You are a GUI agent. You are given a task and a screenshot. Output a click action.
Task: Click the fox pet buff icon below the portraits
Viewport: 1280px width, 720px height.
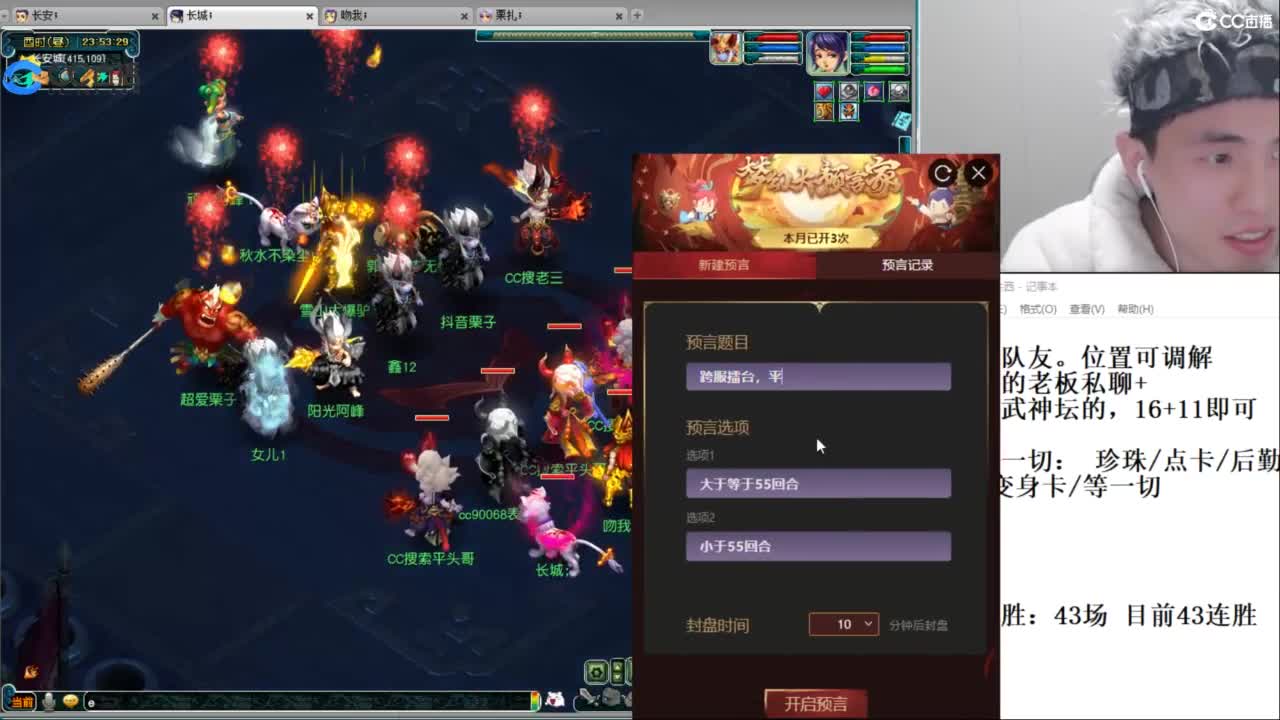tap(849, 111)
